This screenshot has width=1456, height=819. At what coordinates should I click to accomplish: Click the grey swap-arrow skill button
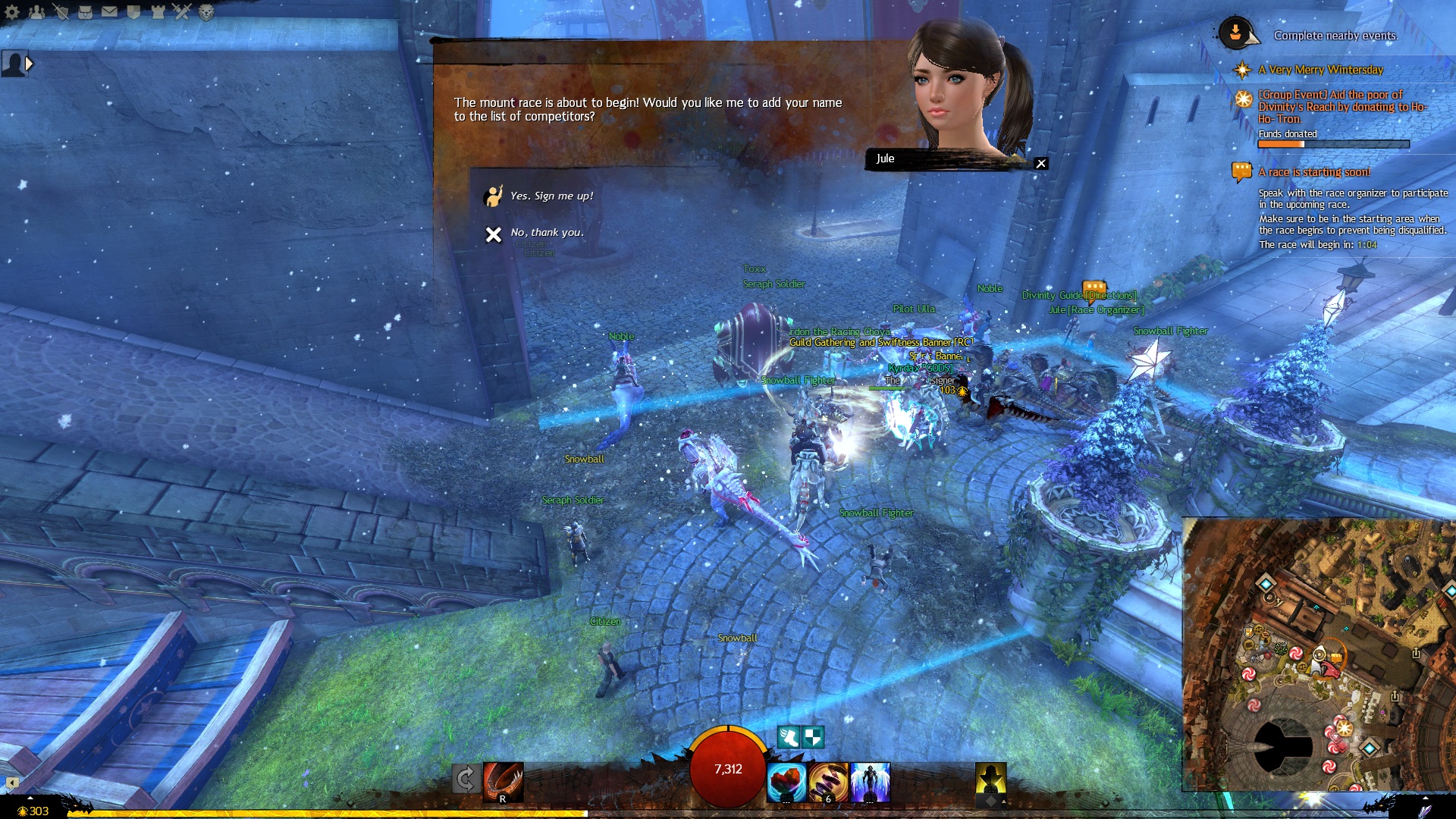pos(466,779)
